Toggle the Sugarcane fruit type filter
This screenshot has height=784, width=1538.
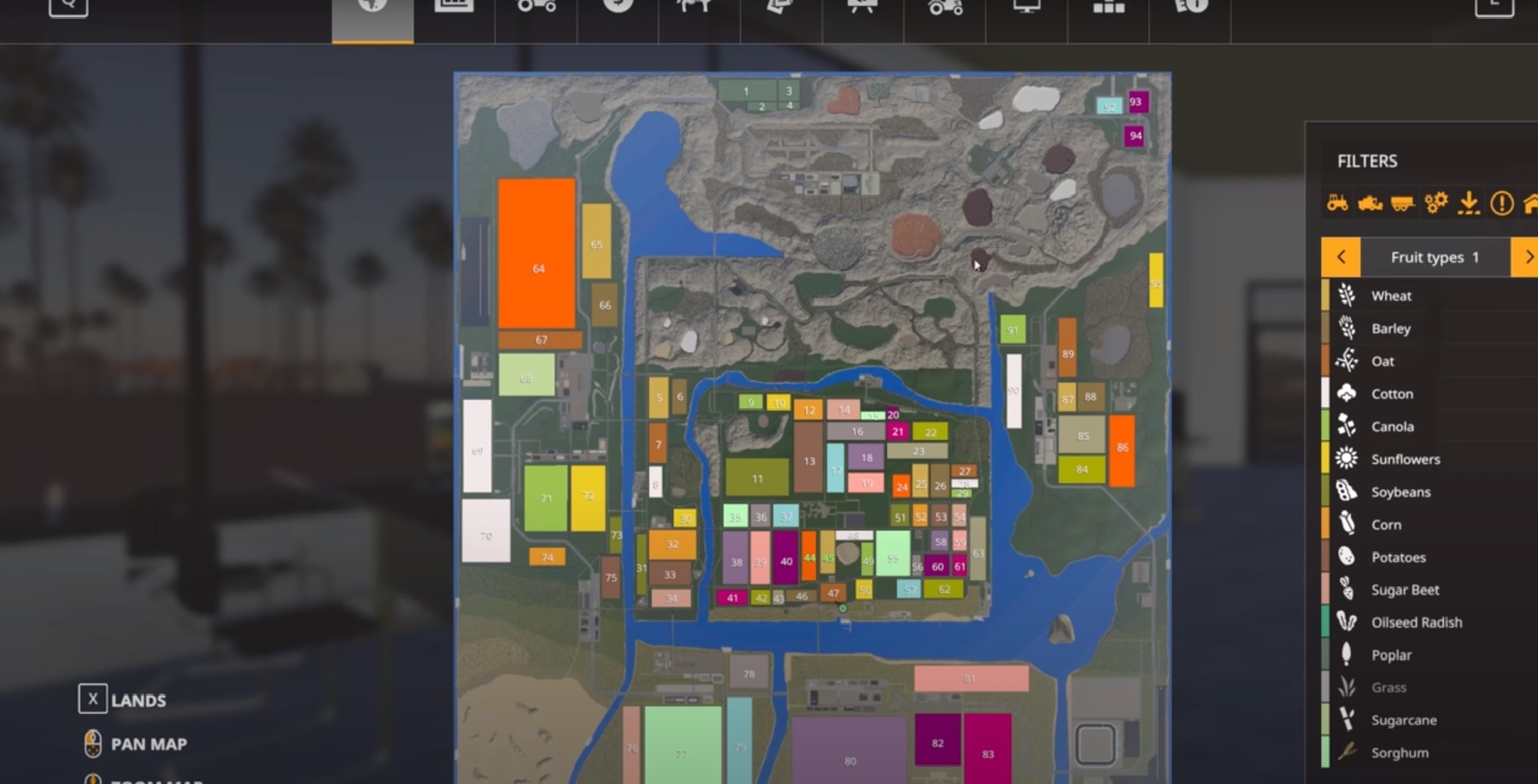point(1402,720)
